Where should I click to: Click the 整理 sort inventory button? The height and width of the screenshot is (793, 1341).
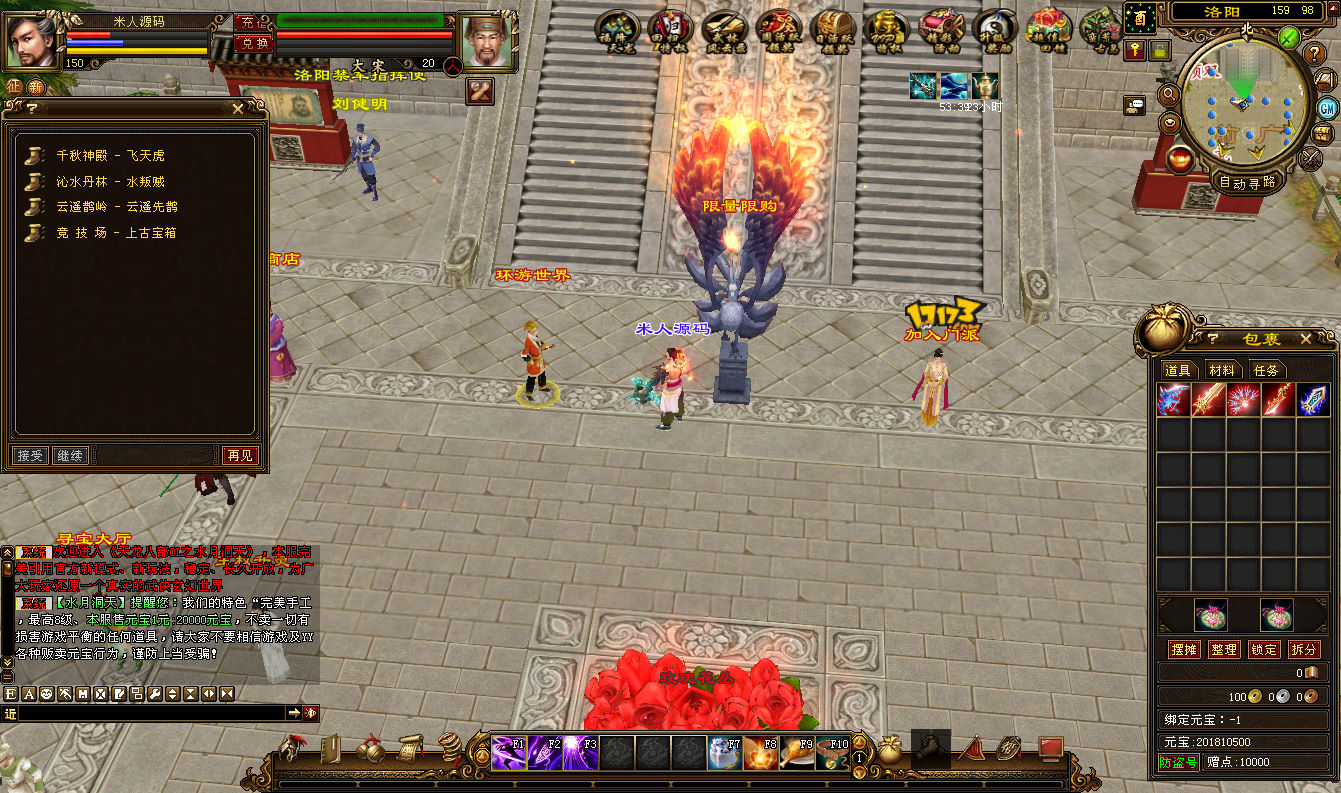[x=1224, y=650]
